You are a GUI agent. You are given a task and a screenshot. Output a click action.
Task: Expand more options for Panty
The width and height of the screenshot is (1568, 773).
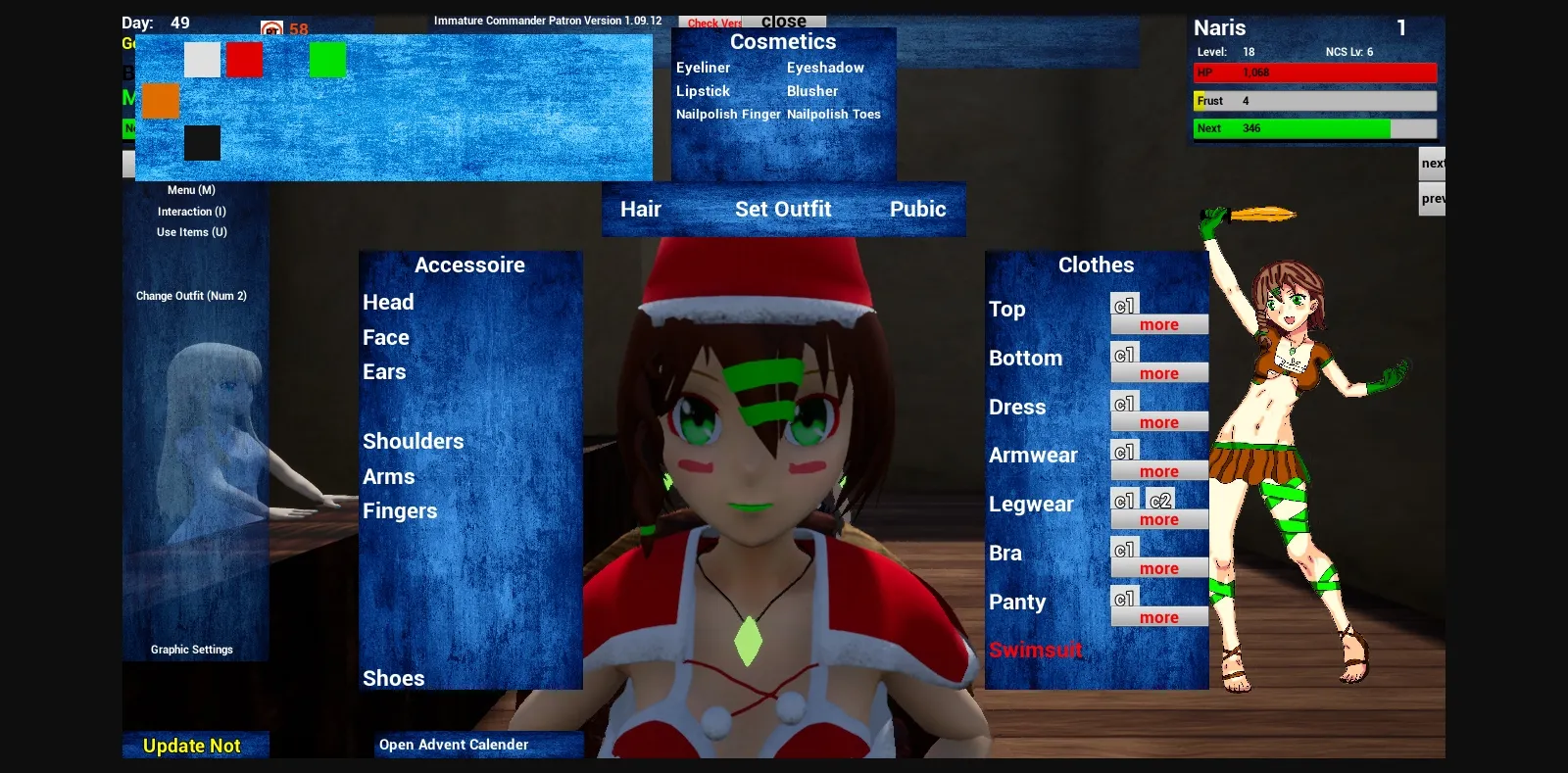1159,616
